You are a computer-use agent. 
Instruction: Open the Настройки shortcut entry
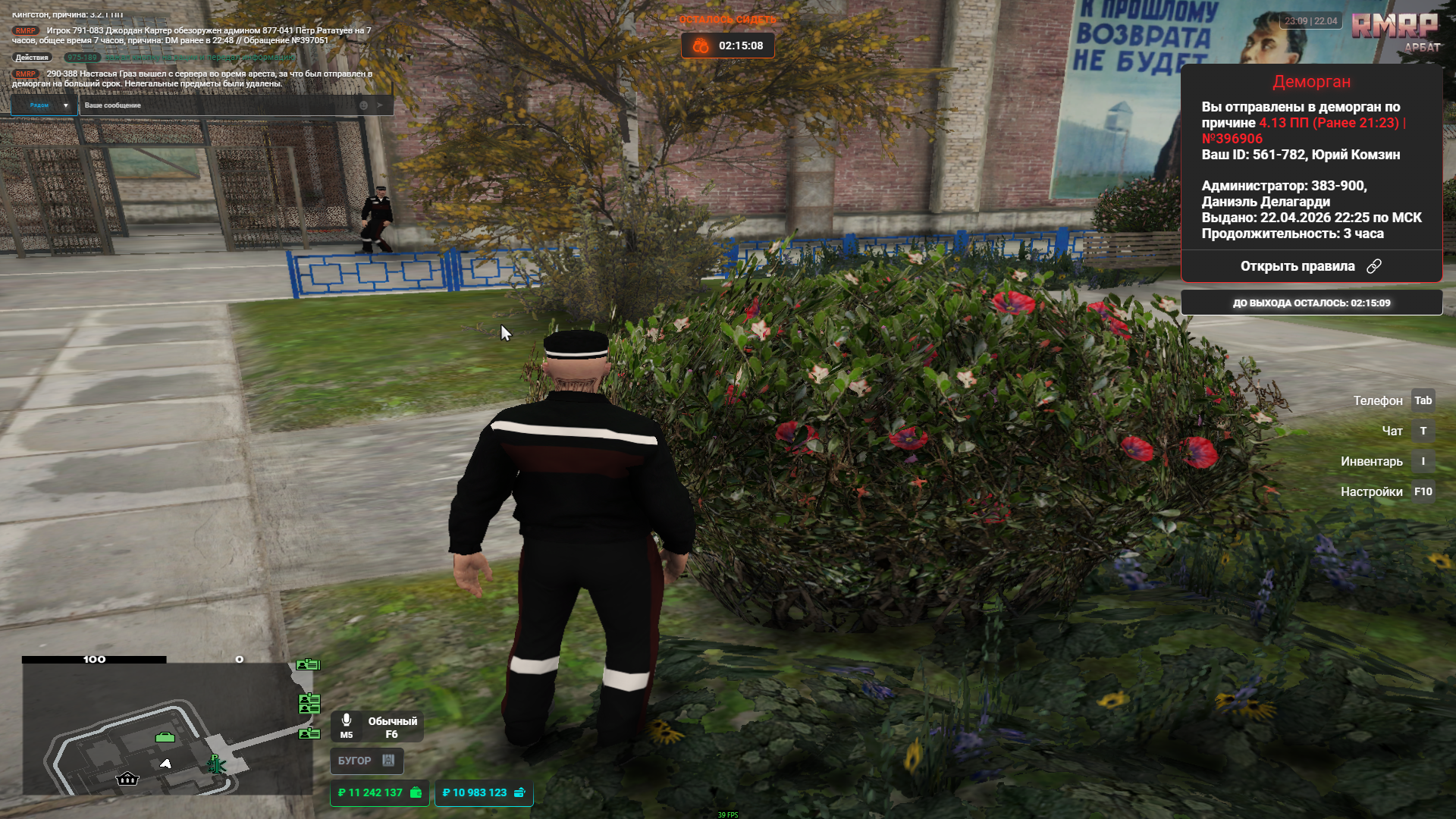pyautogui.click(x=1386, y=491)
